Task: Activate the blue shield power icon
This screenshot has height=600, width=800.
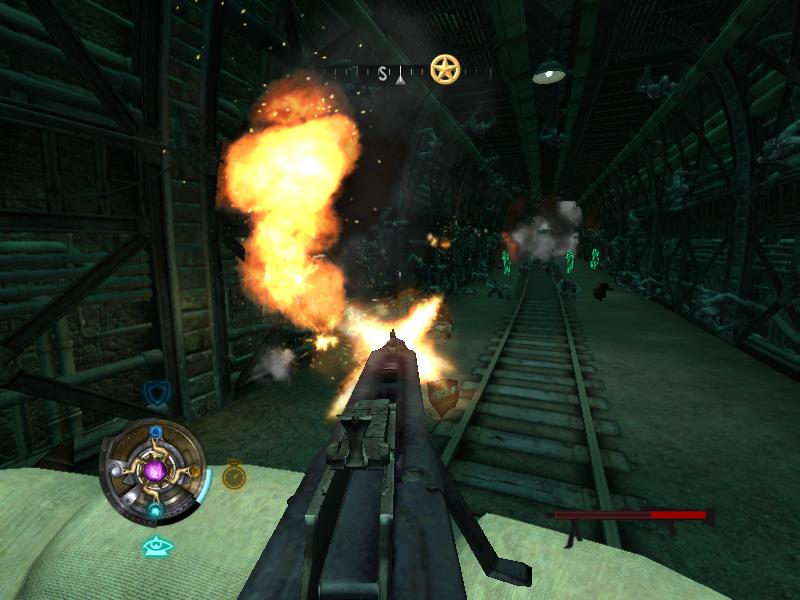Action: pos(155,392)
